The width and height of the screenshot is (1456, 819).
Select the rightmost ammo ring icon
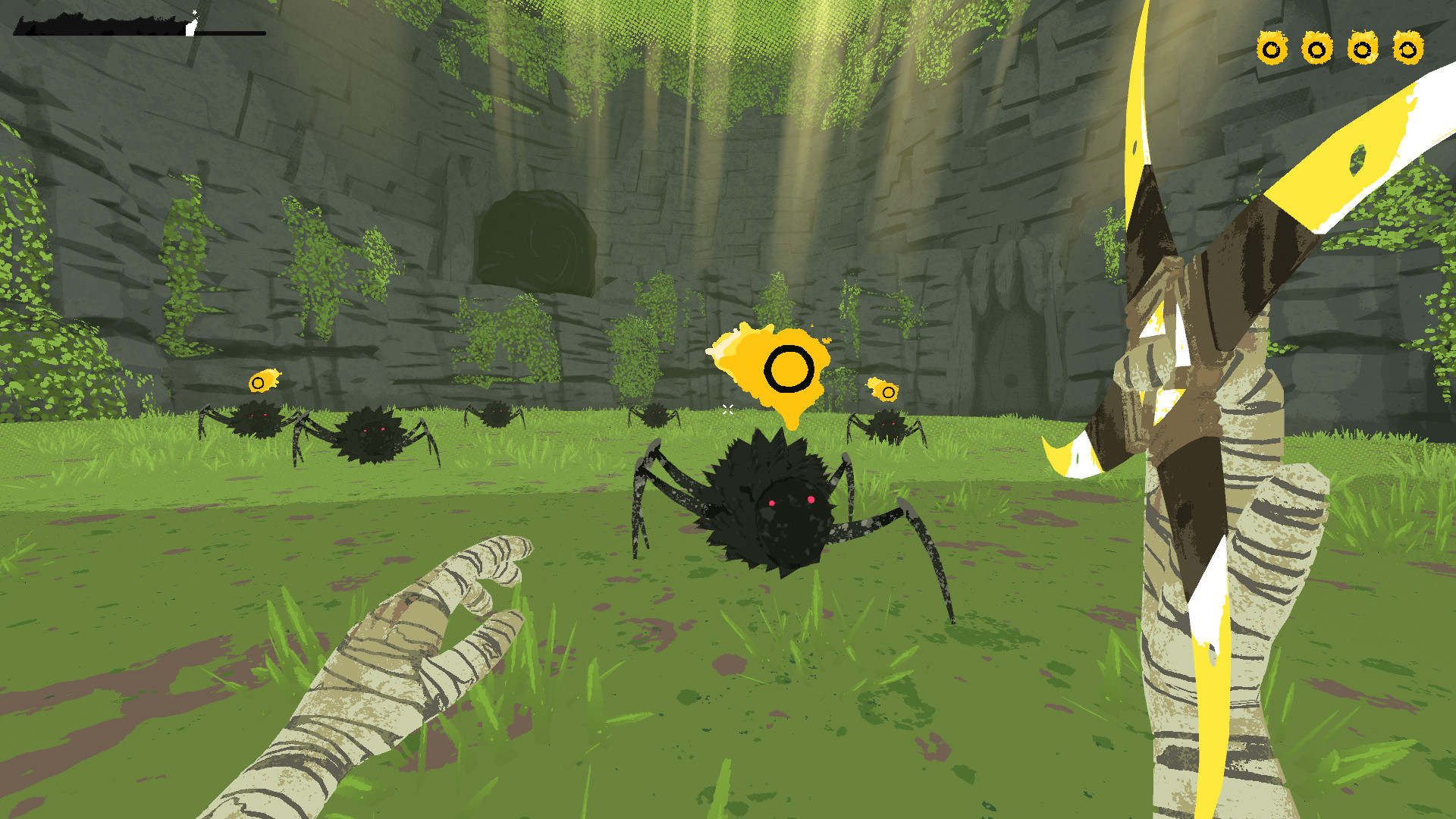coord(1407,49)
